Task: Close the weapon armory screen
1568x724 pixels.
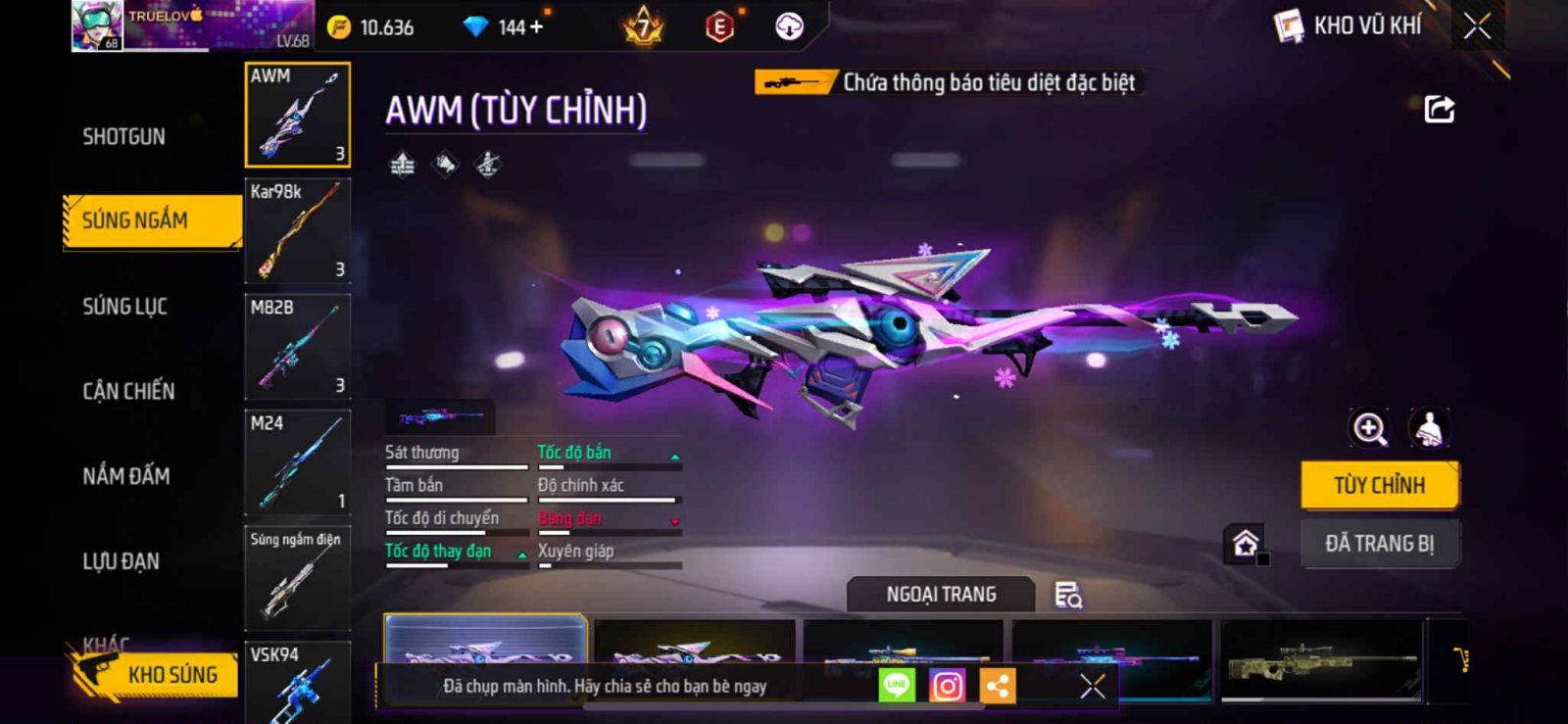Action: (x=1477, y=26)
